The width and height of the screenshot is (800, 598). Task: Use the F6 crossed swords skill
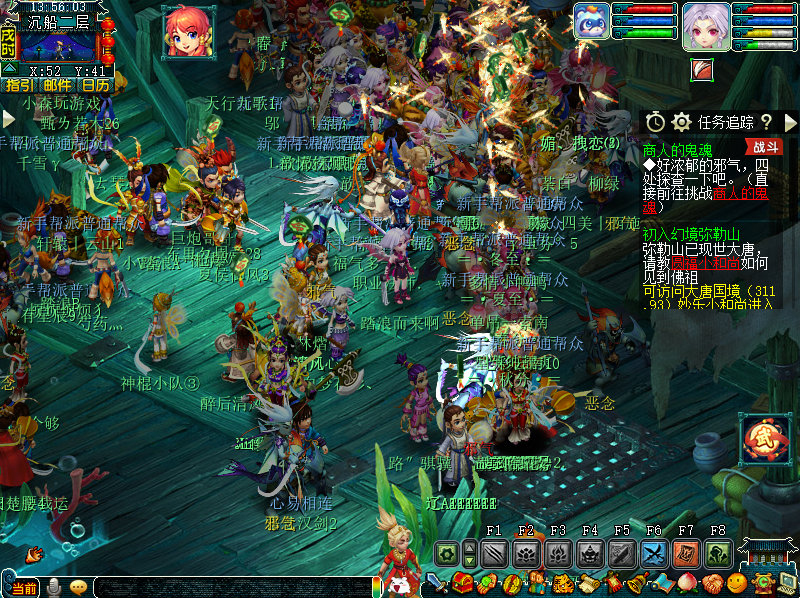654,554
